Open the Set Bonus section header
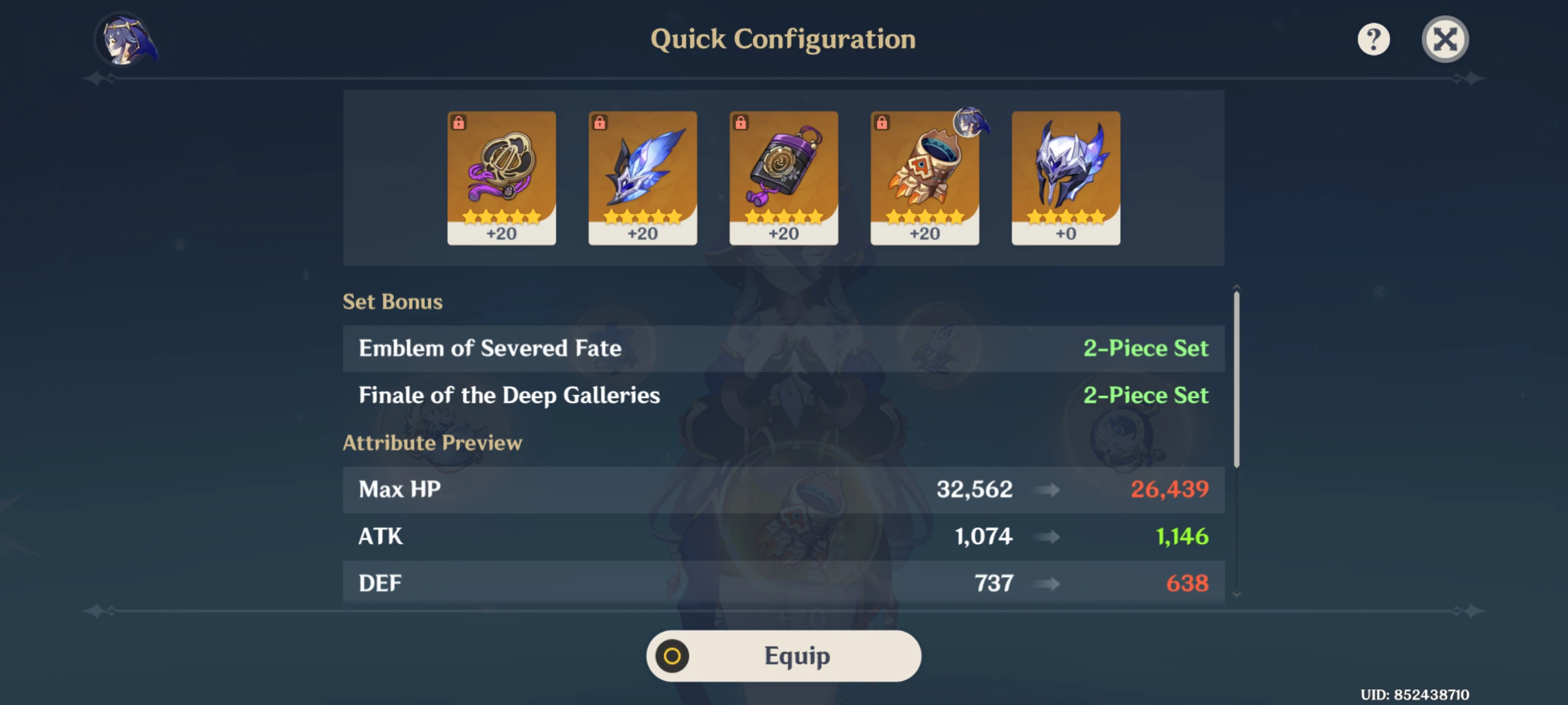 tap(393, 301)
